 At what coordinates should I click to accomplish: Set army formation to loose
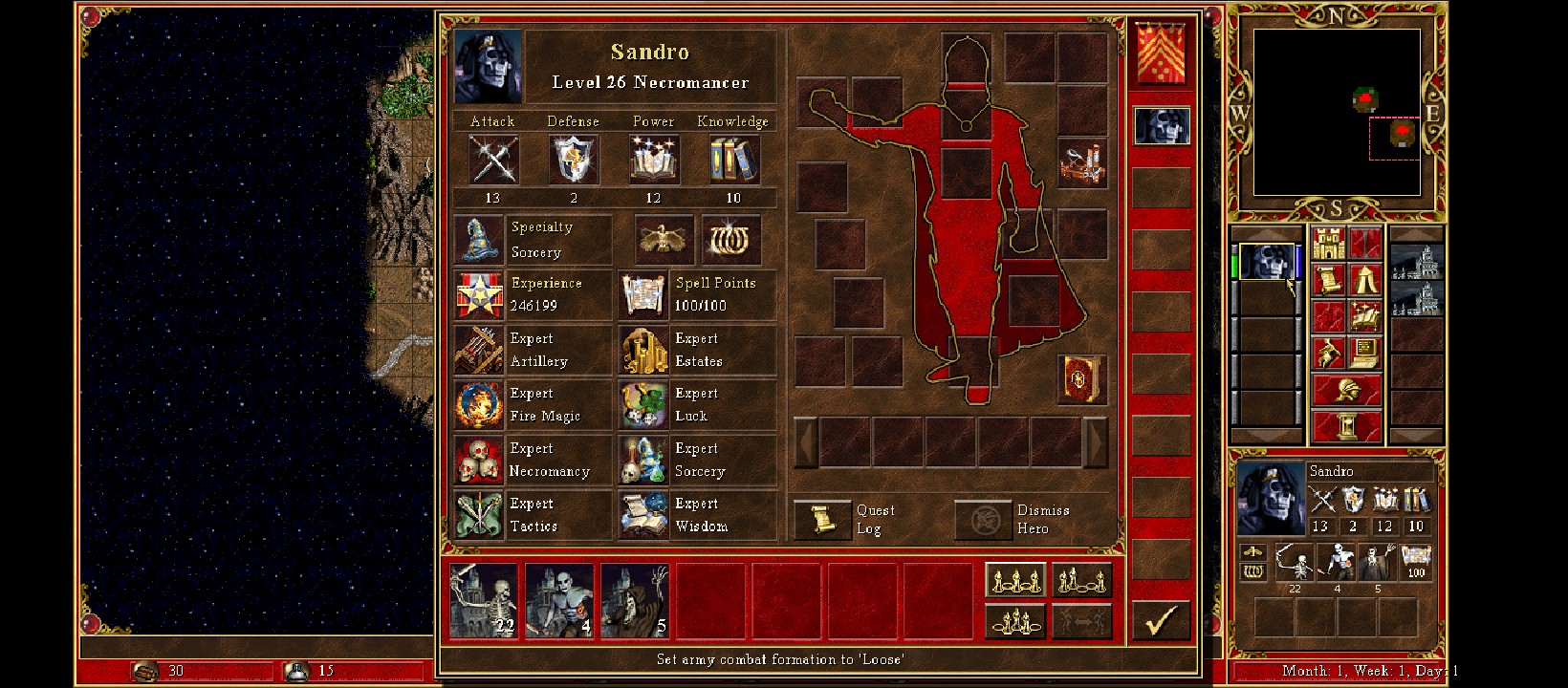[x=1015, y=580]
